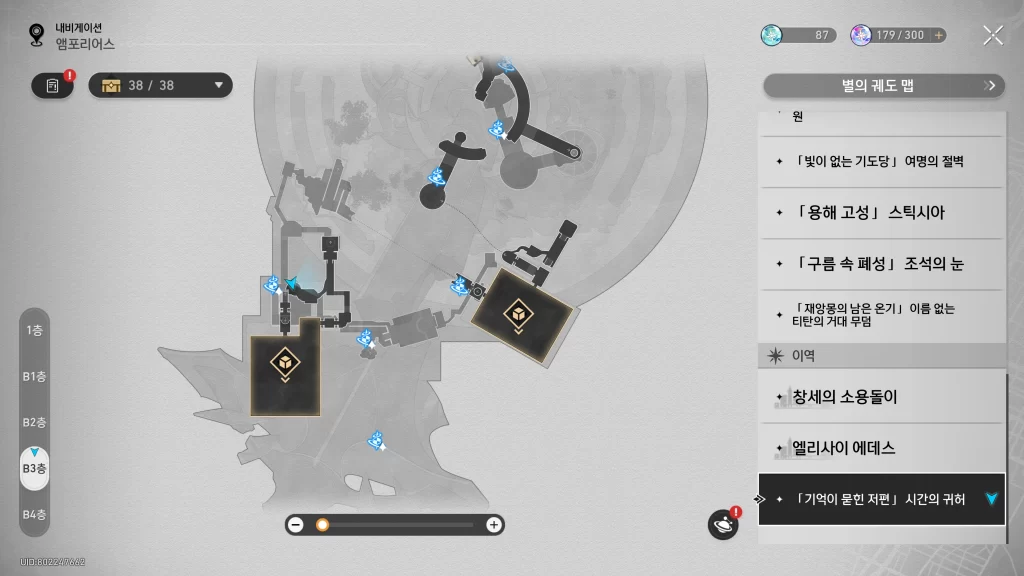1024x576 pixels.
Task: Select 「빛이 없는 기도당」 여명의 절벽 entry
Action: point(880,161)
